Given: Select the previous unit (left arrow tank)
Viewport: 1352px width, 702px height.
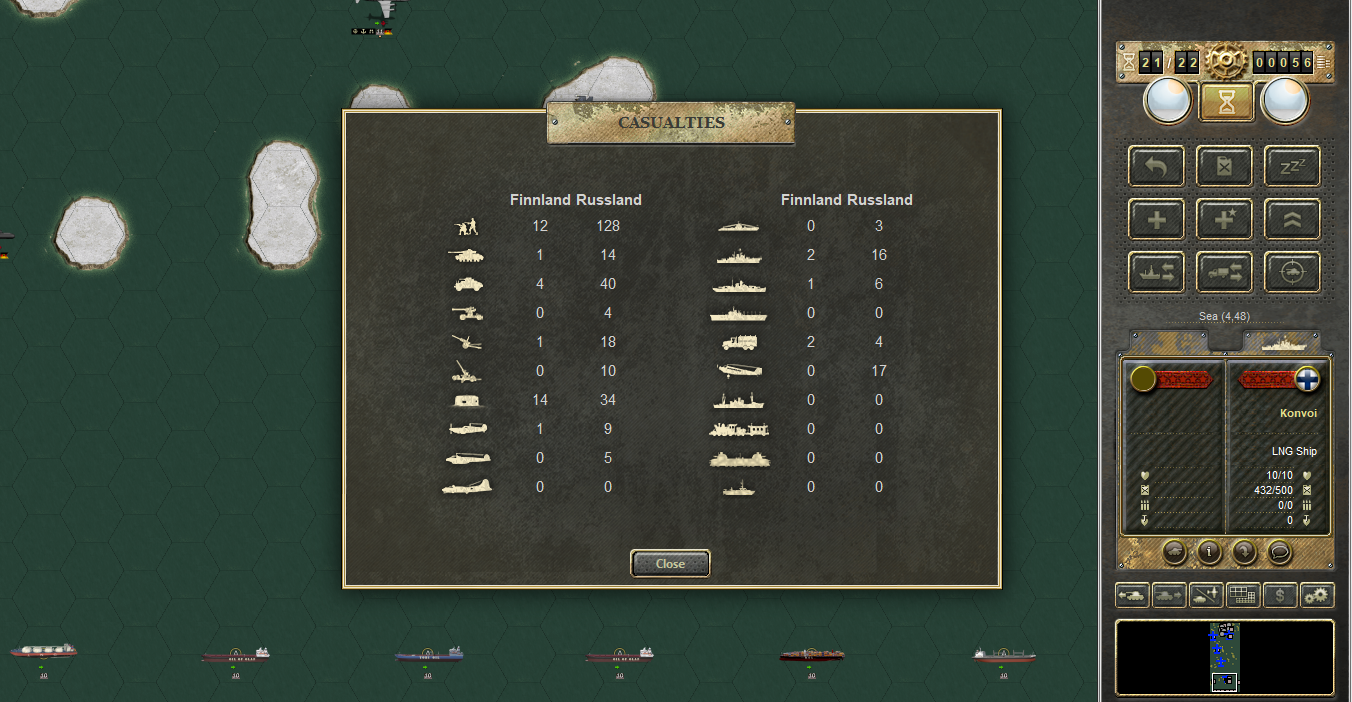Looking at the screenshot, I should (x=1132, y=595).
